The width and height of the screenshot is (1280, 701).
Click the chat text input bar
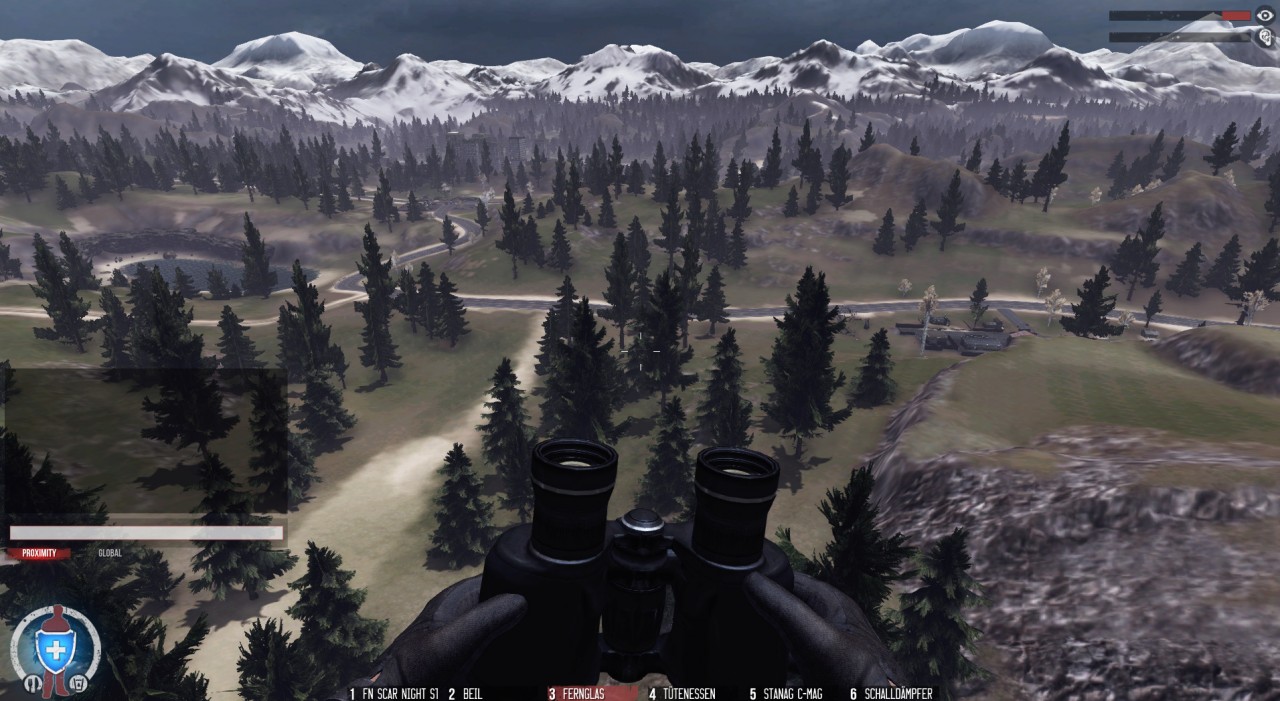(x=146, y=533)
